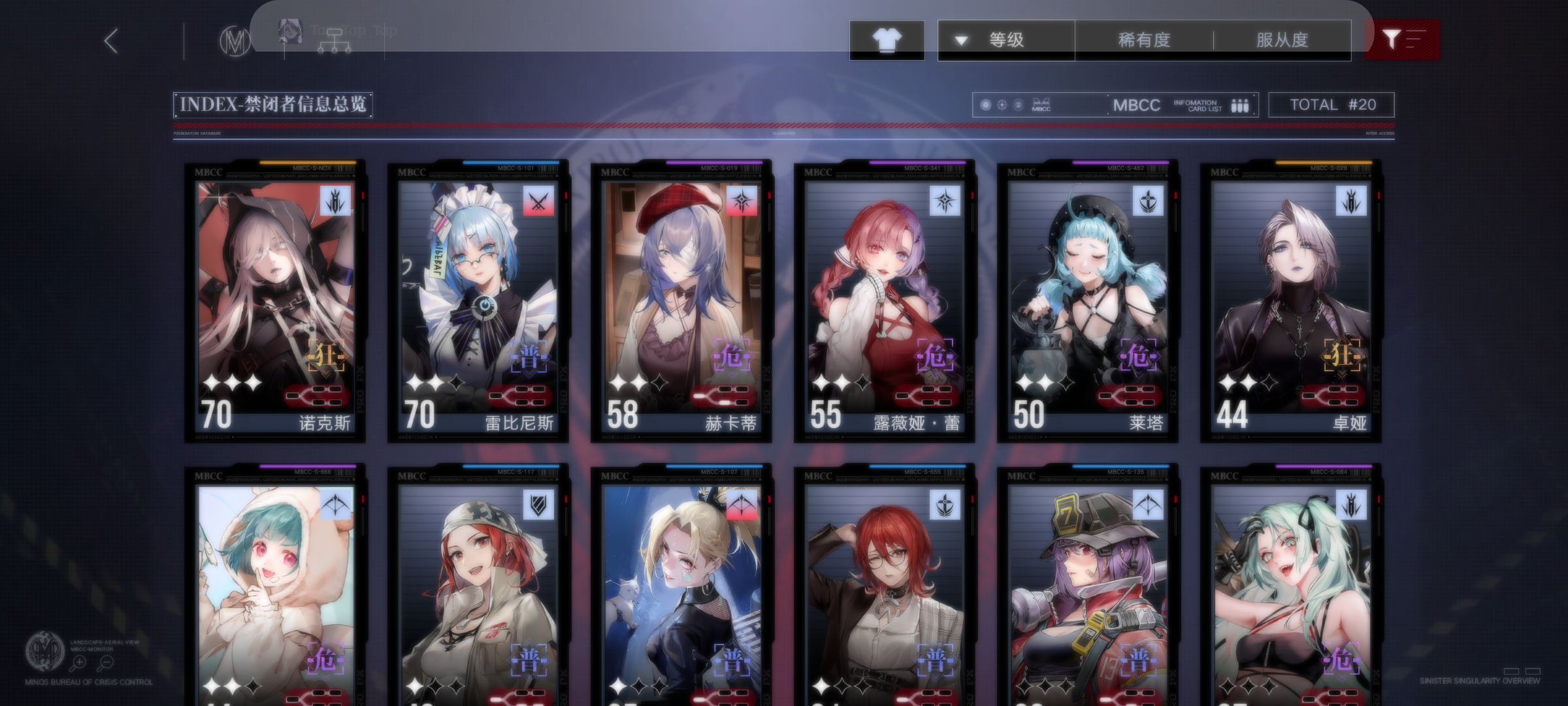1568x706 pixels.
Task: Toggle the third circular filter in the MBCC bar
Action: pyautogui.click(x=1018, y=104)
